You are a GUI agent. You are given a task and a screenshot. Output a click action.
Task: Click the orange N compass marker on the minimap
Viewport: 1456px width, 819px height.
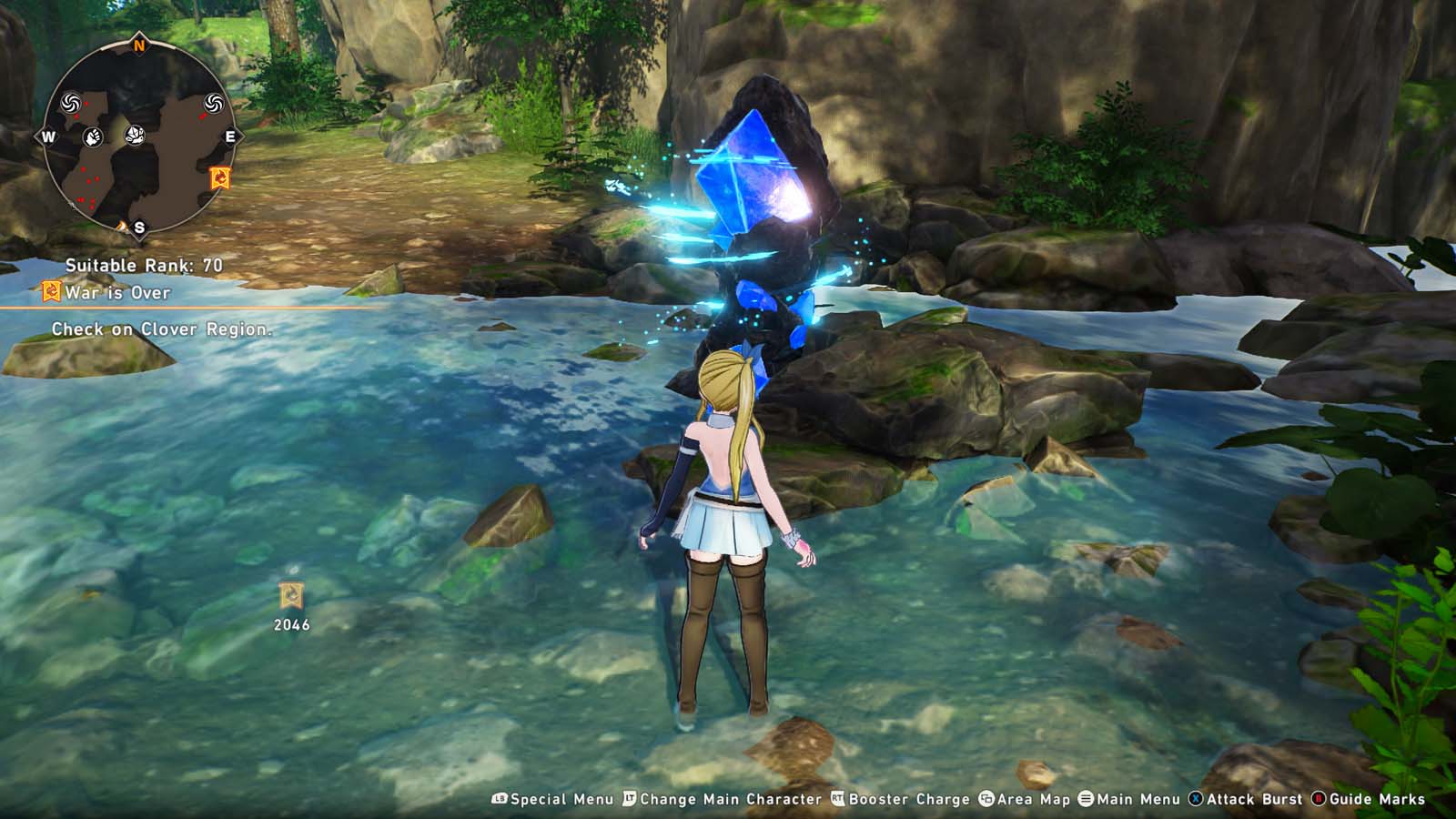(x=138, y=44)
